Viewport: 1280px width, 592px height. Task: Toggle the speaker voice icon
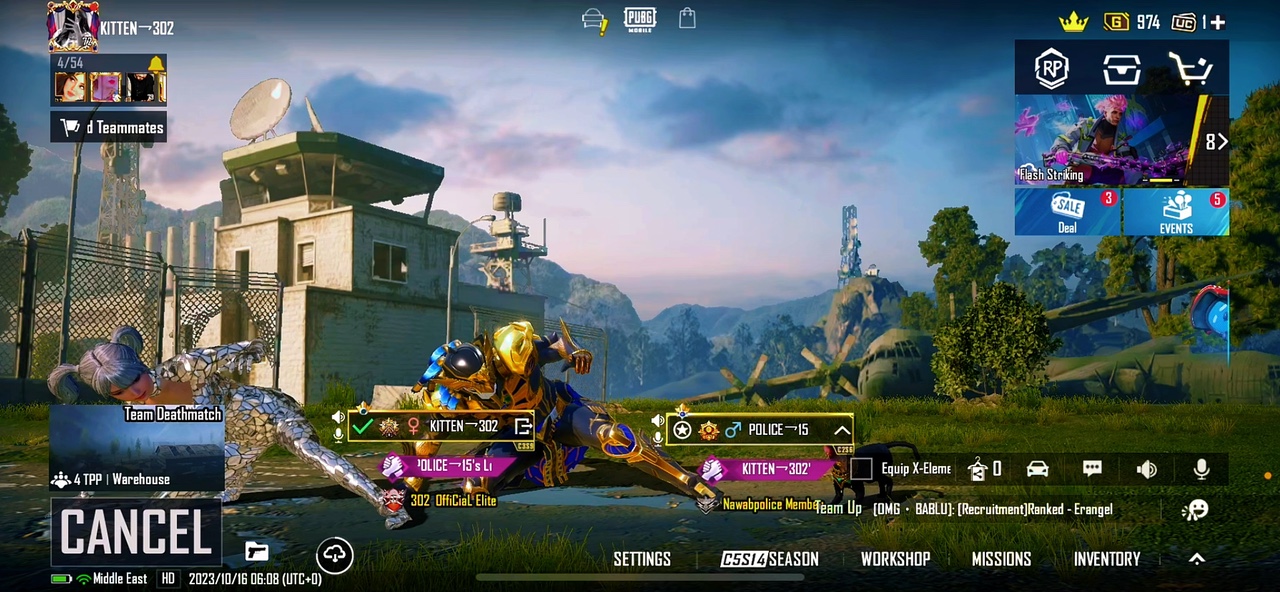pos(1146,469)
